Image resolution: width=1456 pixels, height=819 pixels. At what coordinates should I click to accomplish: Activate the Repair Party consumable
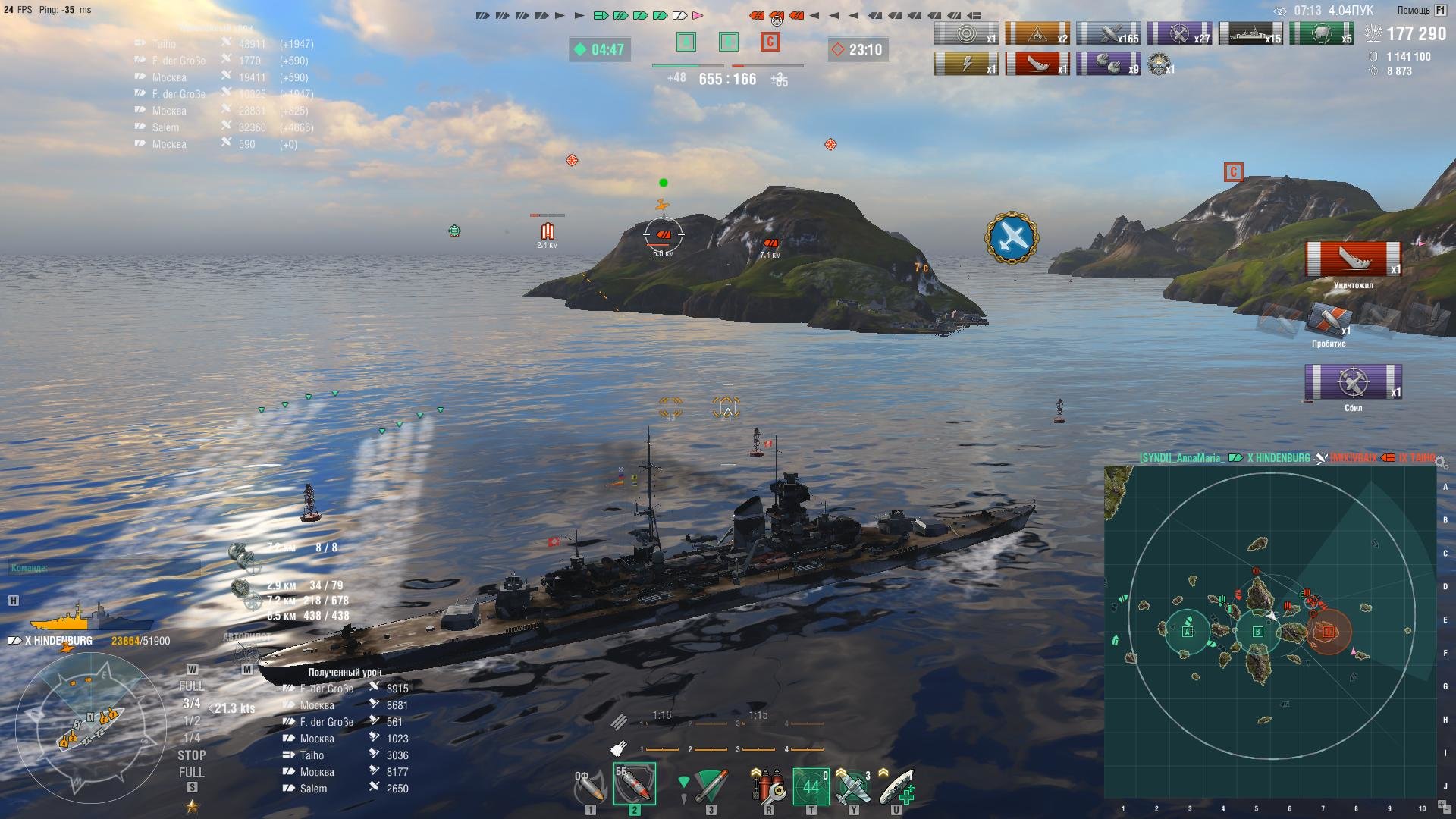click(x=896, y=787)
